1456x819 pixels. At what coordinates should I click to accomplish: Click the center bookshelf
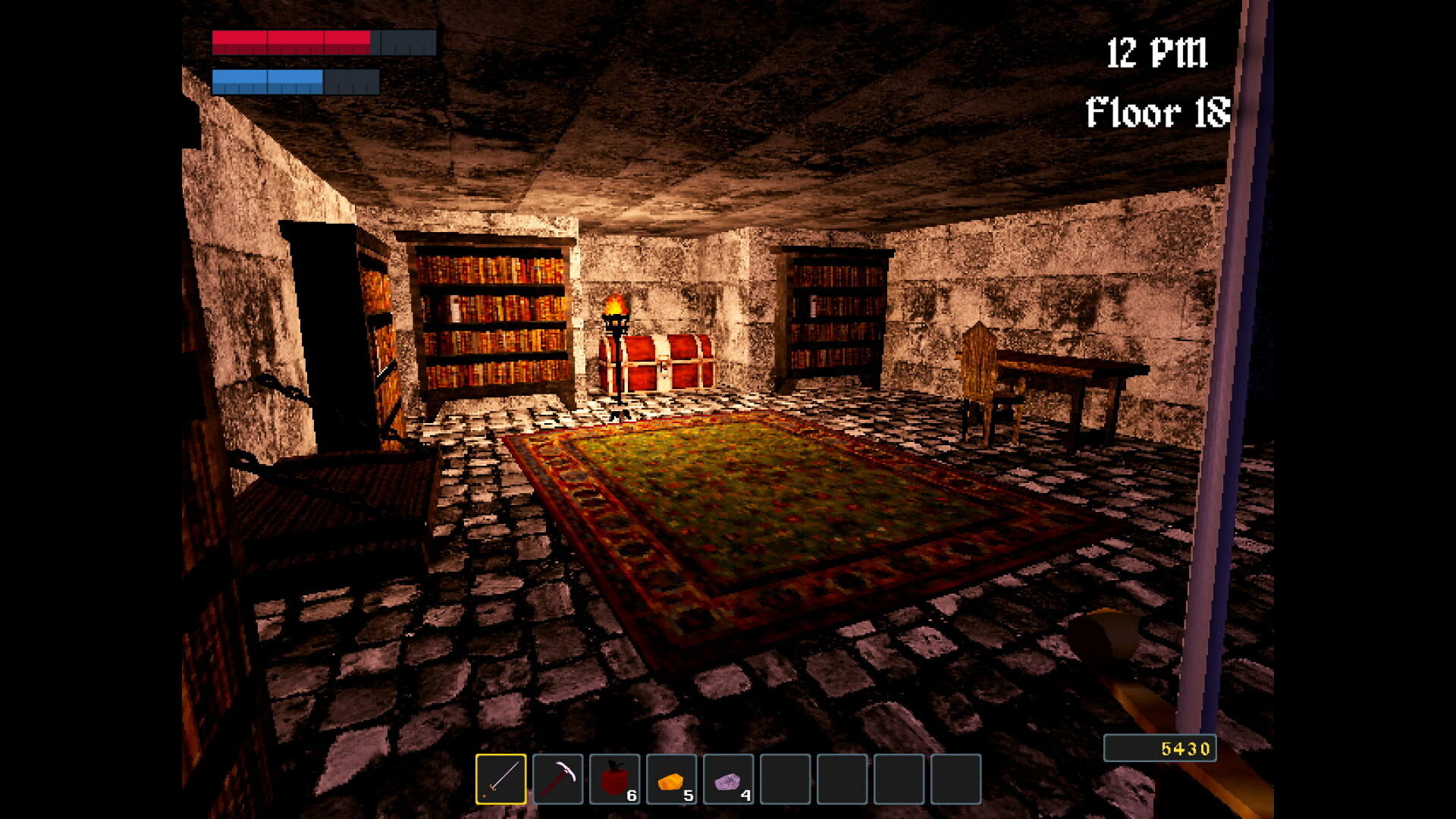[493, 318]
